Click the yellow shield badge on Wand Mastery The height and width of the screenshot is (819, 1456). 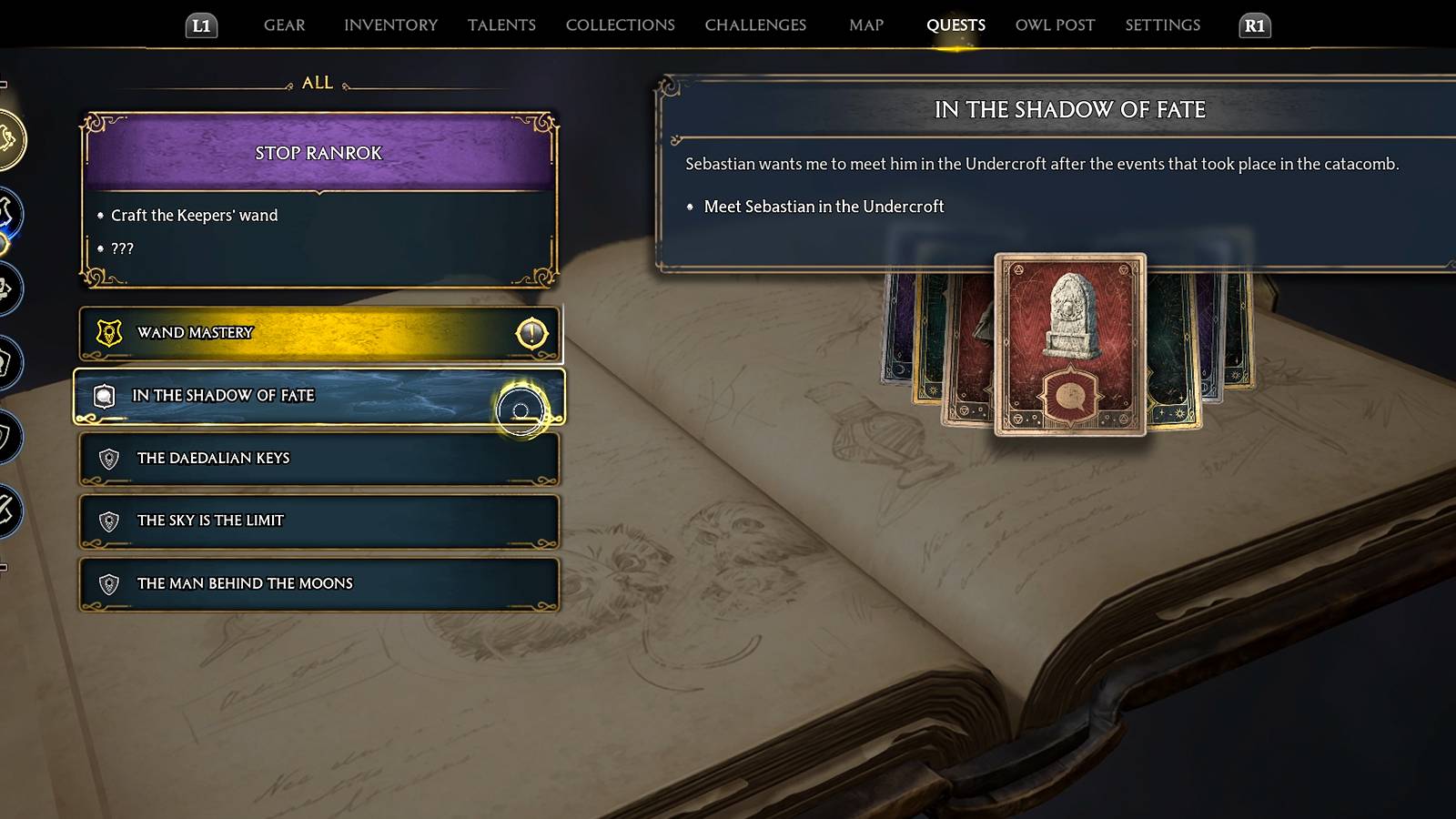click(x=108, y=331)
